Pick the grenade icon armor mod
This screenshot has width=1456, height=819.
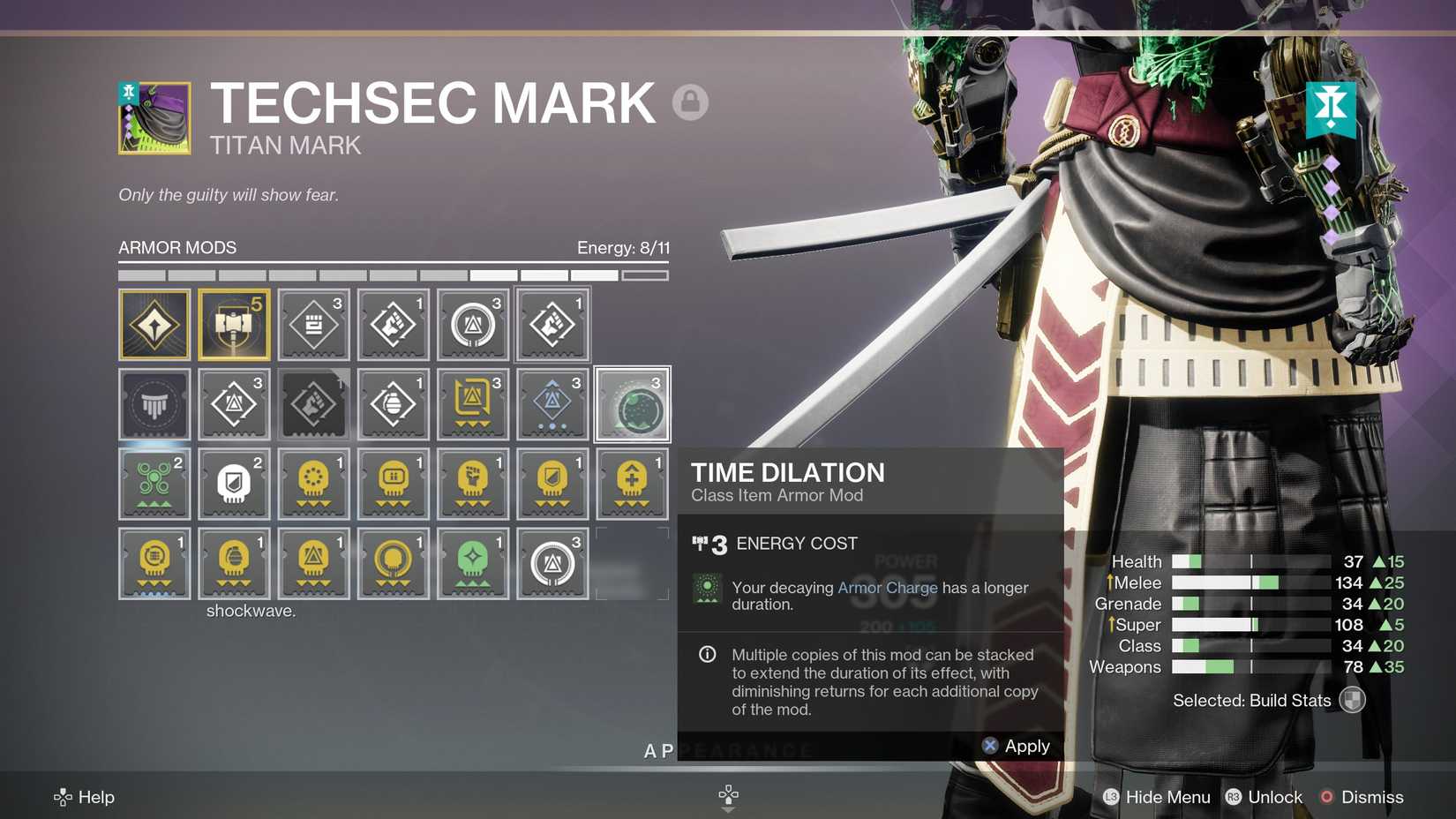click(x=393, y=404)
